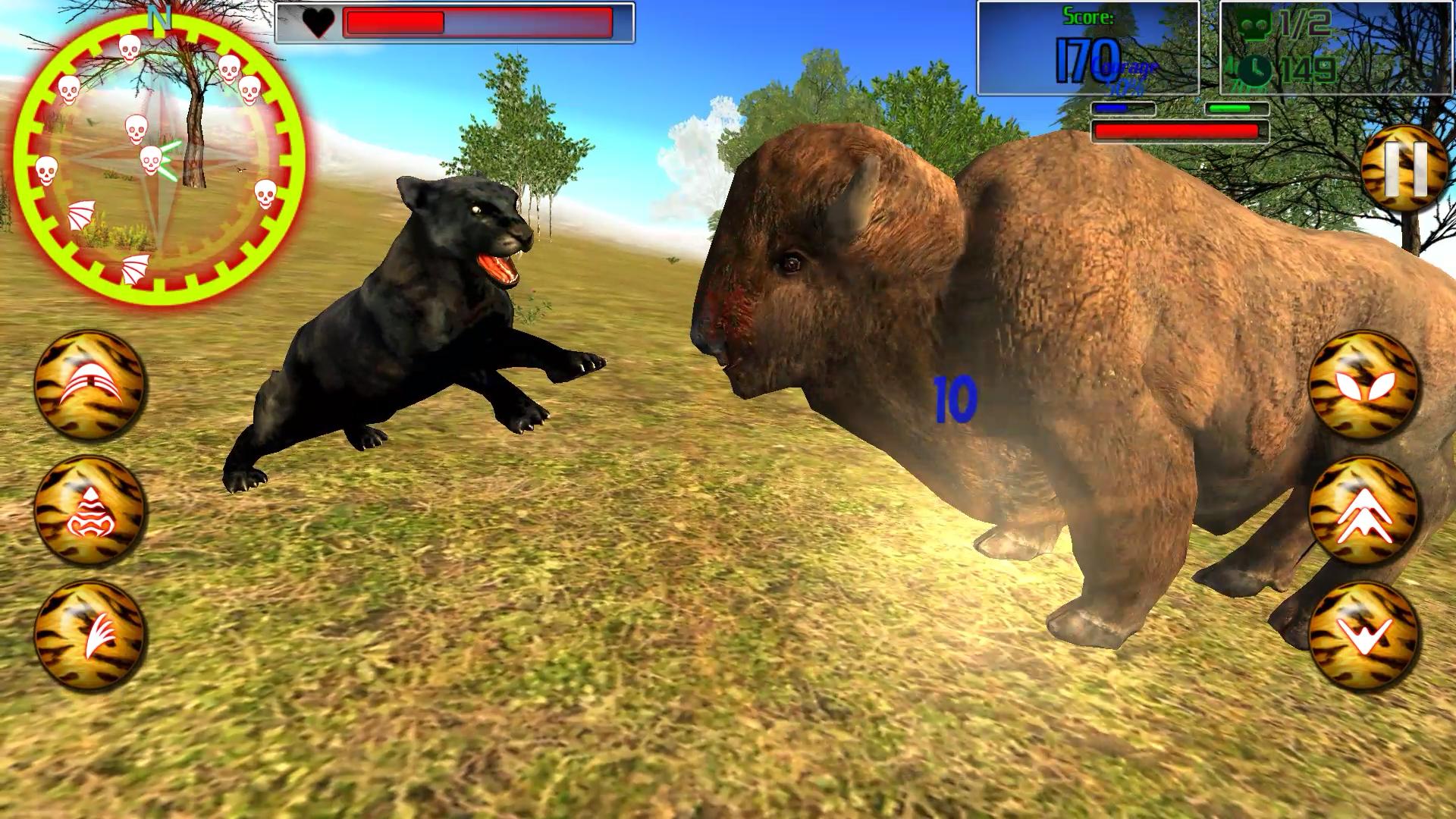
Task: Click the red enemy health bar above the bison
Action: coord(1178,132)
